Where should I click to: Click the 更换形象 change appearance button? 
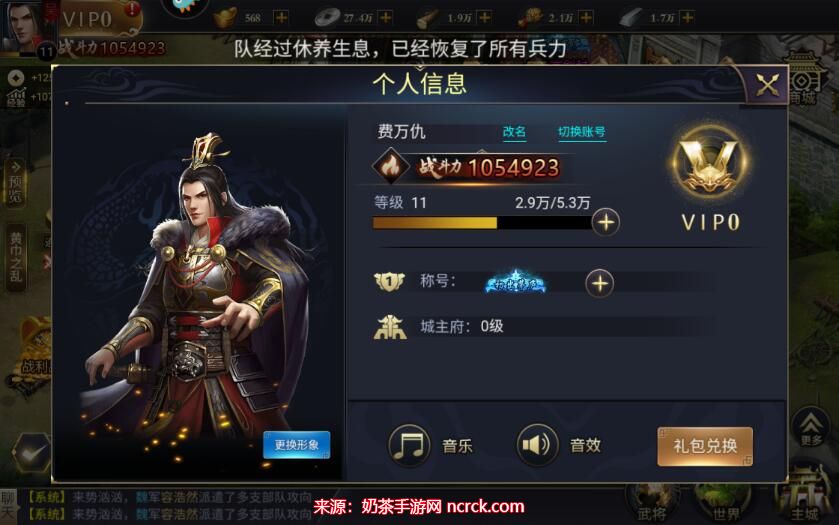[296, 444]
